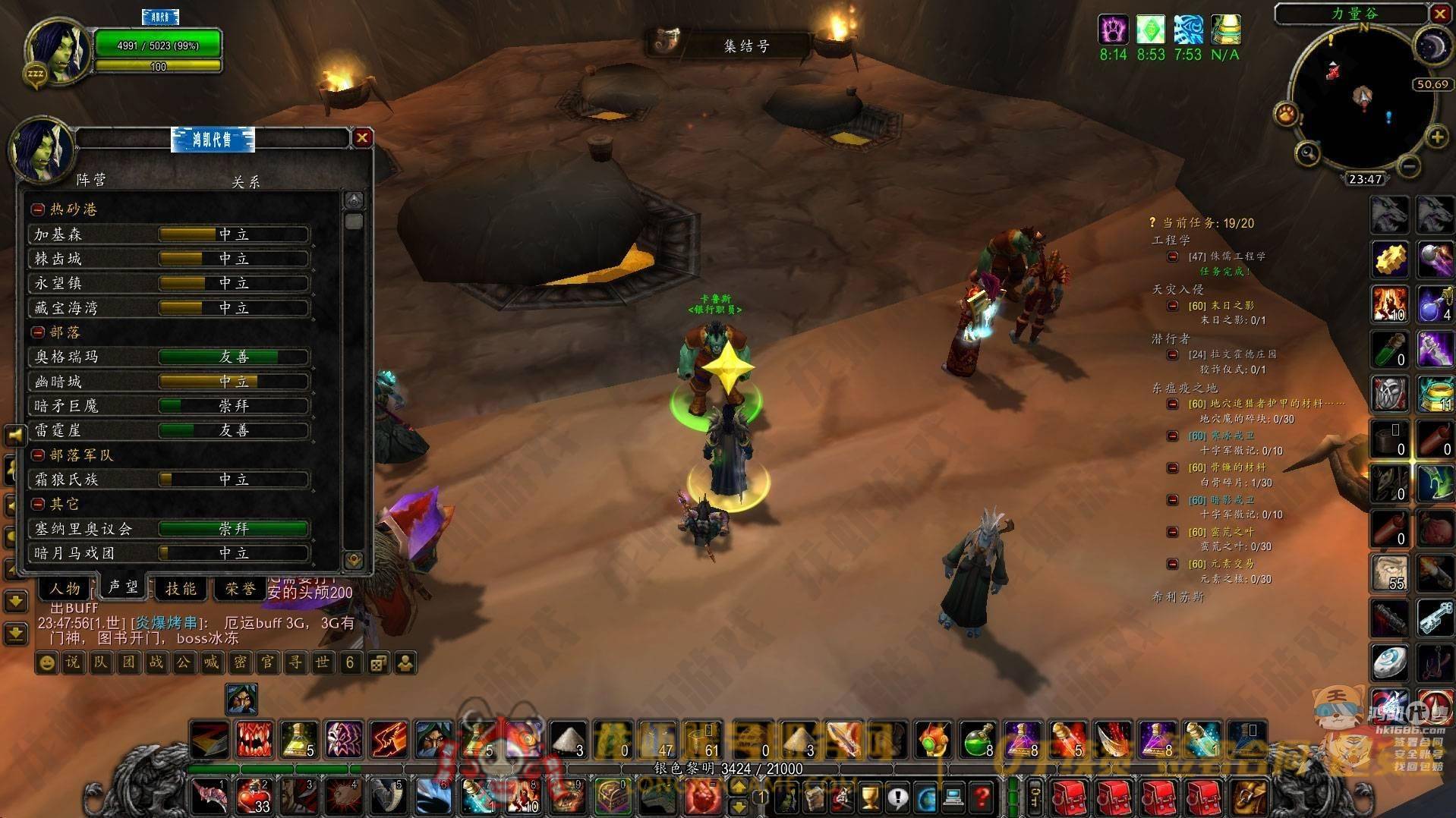Open the 技能 skills tab
This screenshot has height=818, width=1456.
click(x=181, y=588)
